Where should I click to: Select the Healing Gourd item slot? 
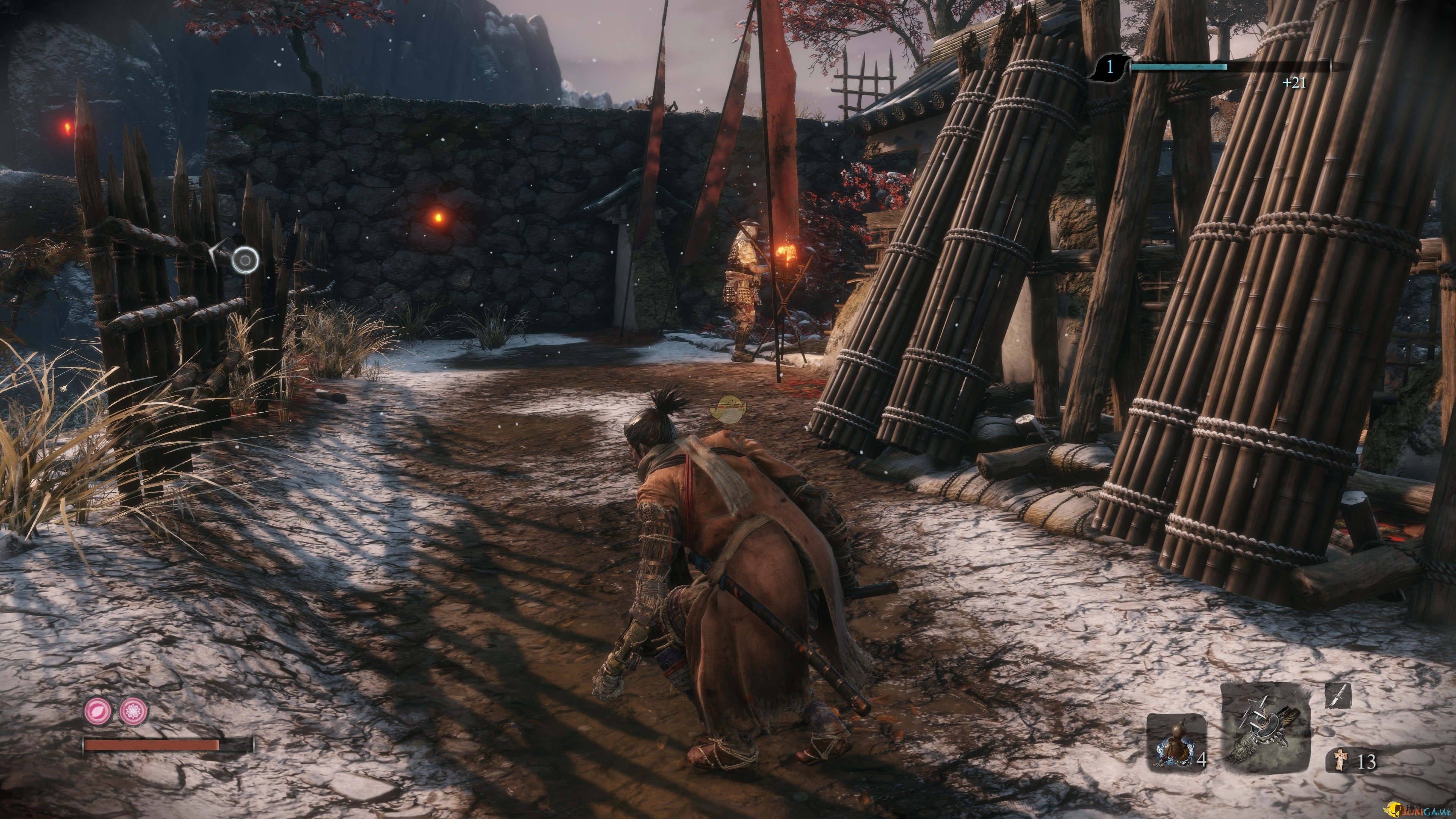pos(1176,742)
